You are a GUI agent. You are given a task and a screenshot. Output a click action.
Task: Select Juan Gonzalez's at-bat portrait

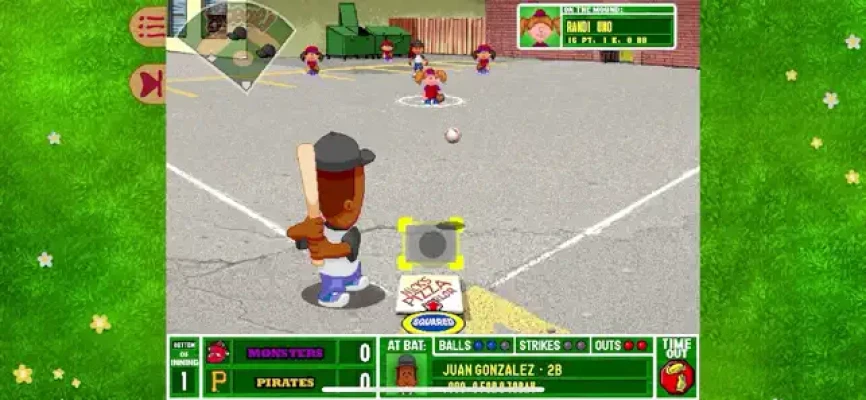click(x=406, y=375)
